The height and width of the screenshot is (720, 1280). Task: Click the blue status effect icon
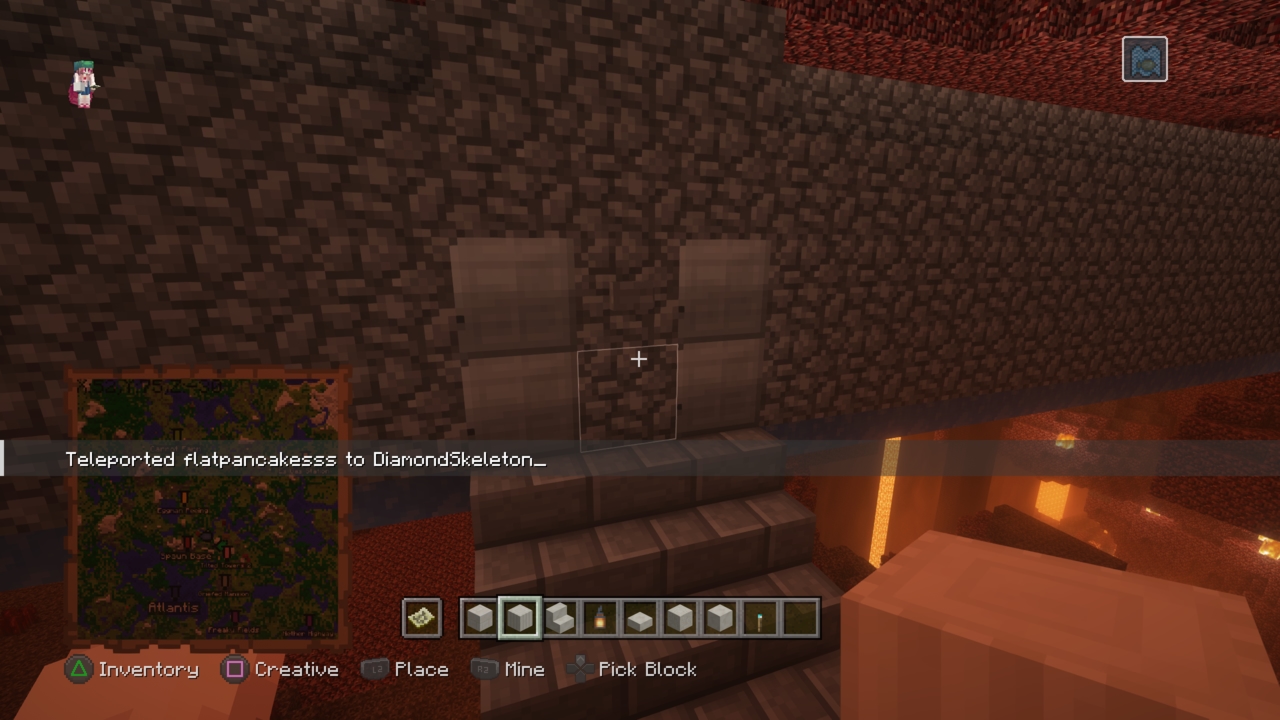pyautogui.click(x=1144, y=59)
